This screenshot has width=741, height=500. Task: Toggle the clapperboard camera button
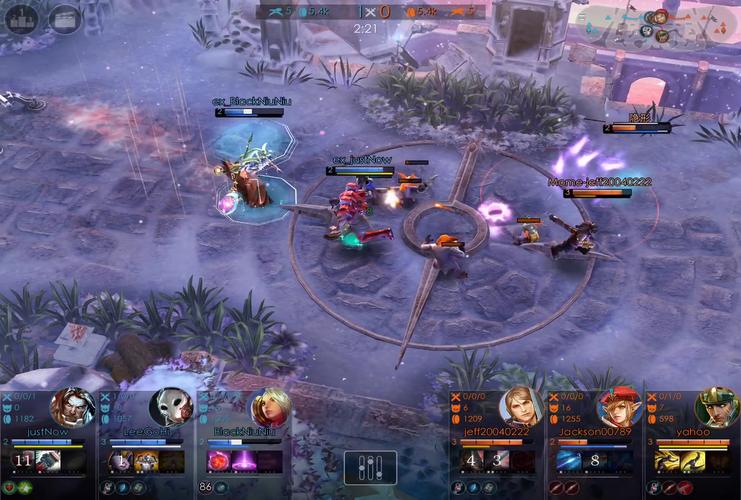(x=65, y=18)
